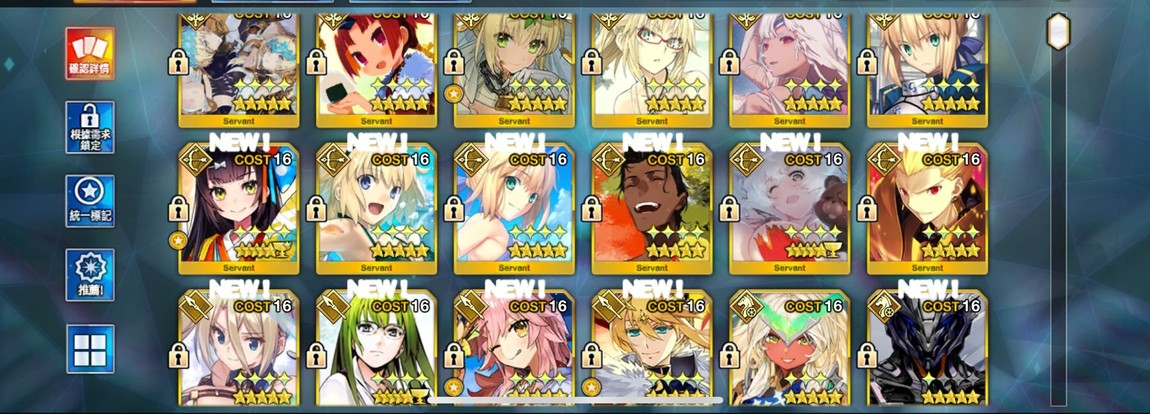This screenshot has height=414, width=1150.
Task: Choose the 推薦! recommend button
Action: pos(90,275)
